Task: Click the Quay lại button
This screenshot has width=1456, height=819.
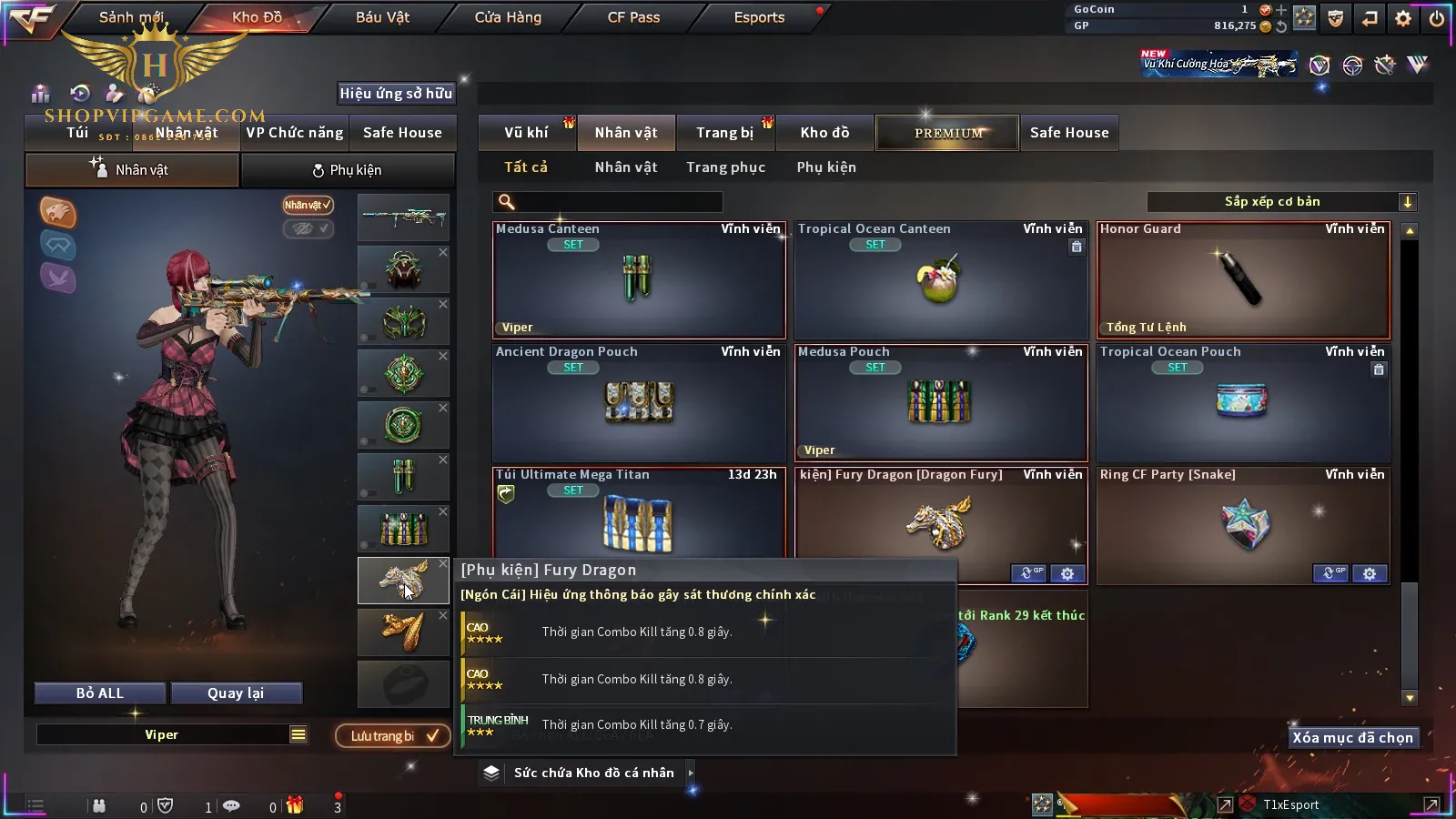Action: 236,693
